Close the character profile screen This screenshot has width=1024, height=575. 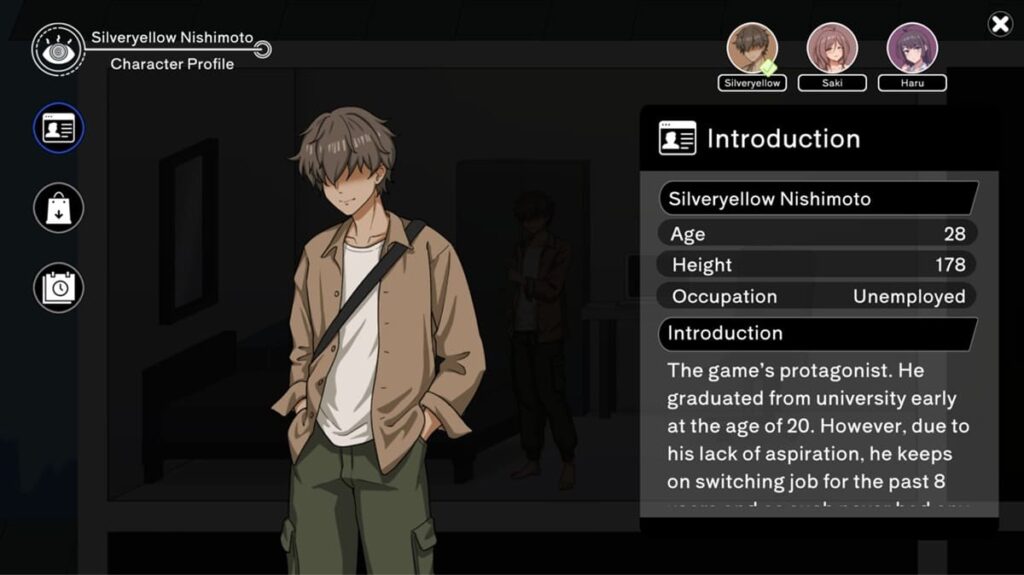1000,25
